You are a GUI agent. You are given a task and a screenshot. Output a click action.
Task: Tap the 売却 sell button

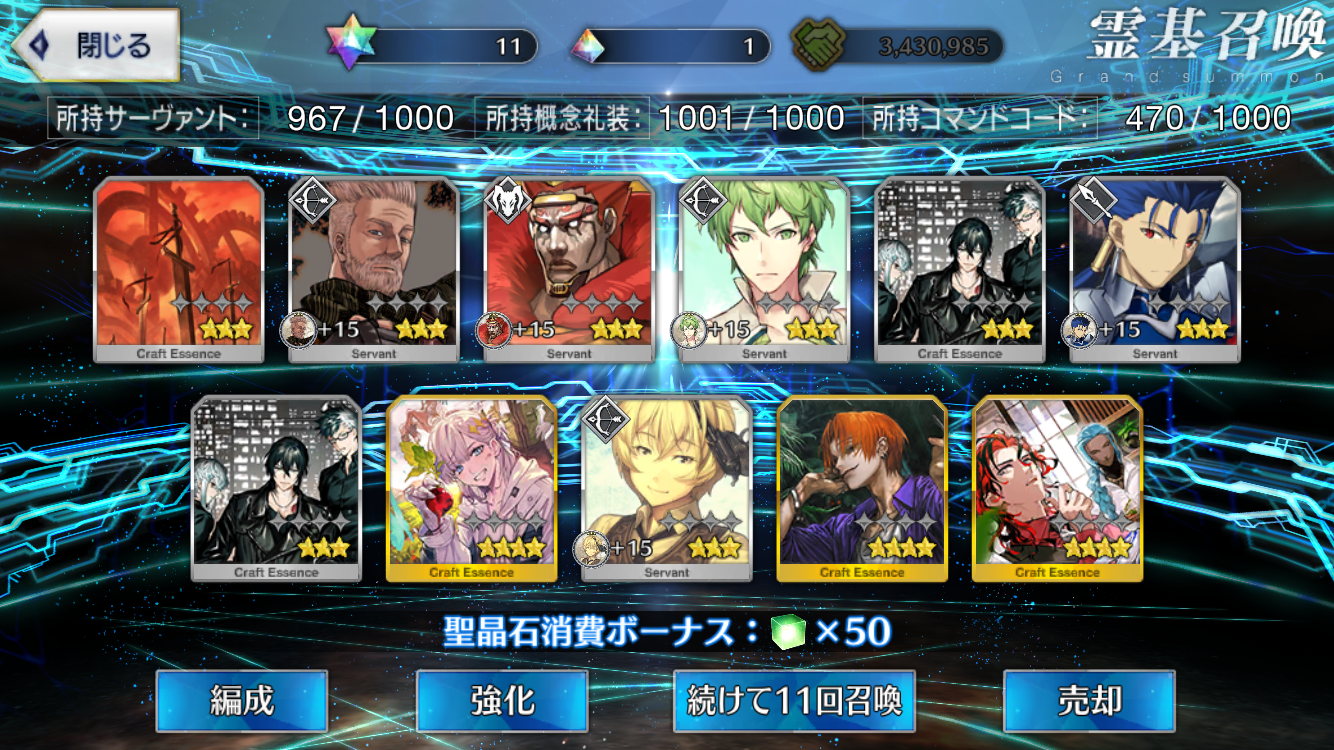(1089, 701)
